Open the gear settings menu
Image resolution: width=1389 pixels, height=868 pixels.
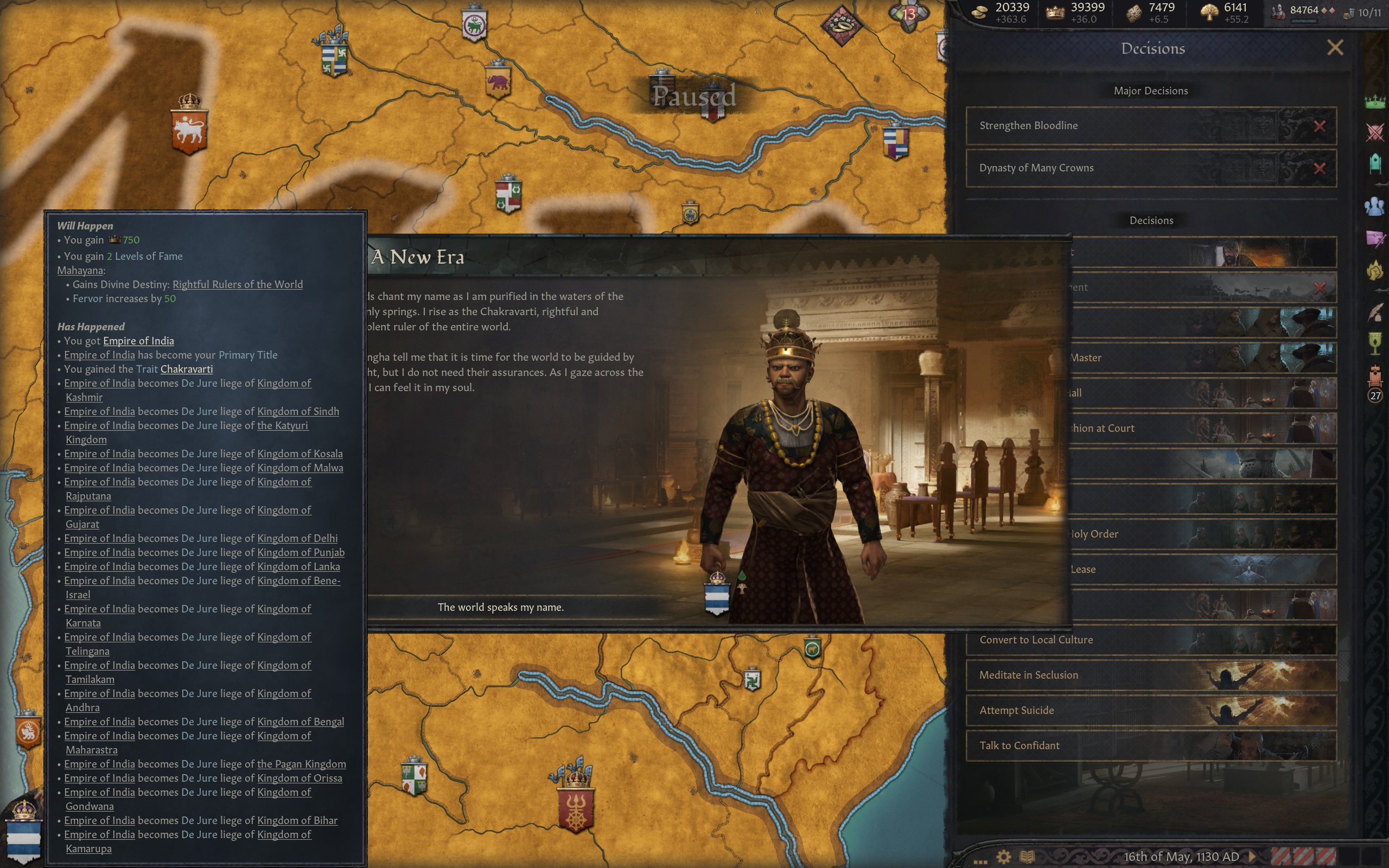tap(1003, 857)
